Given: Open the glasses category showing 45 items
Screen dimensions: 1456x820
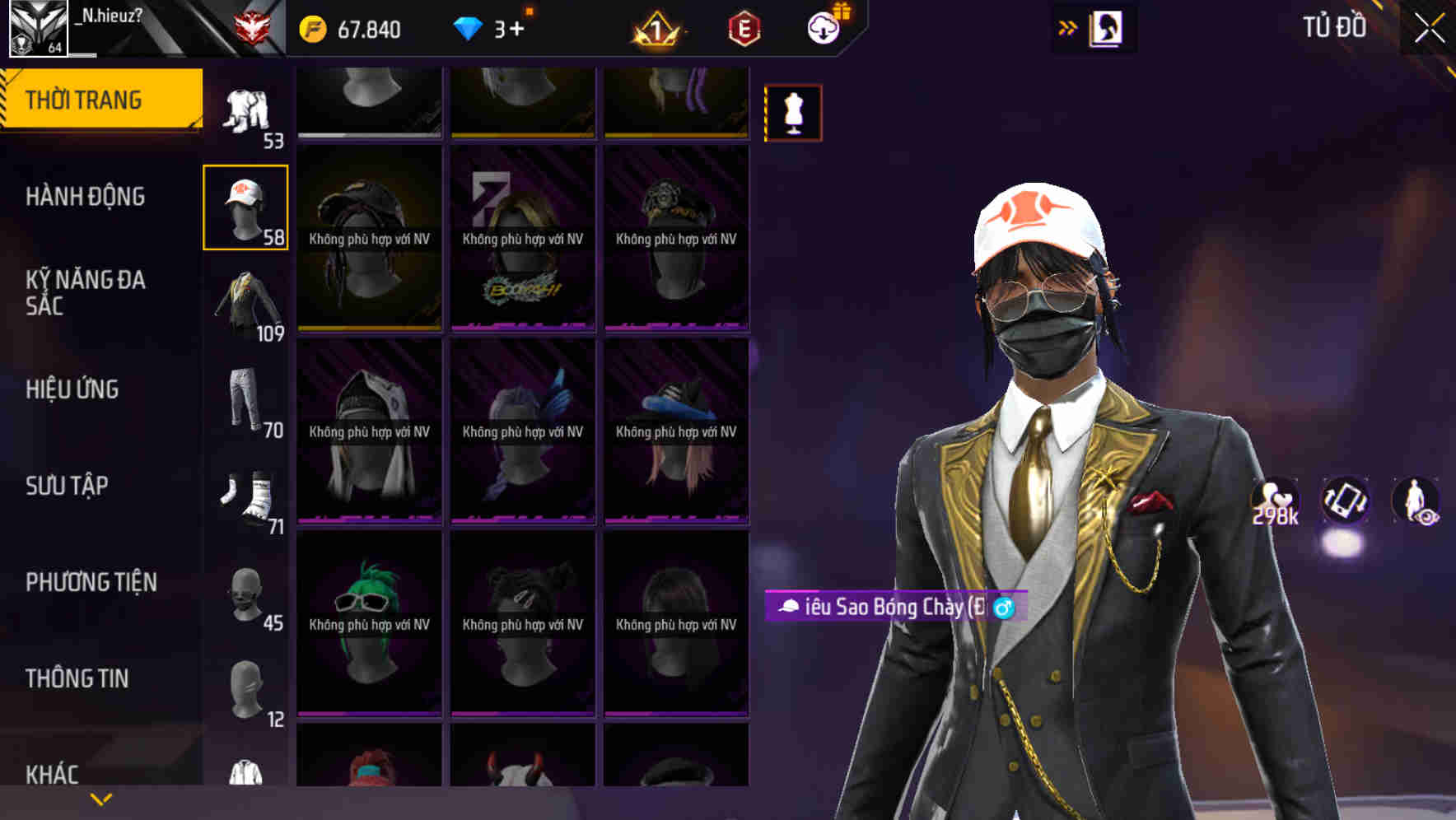Looking at the screenshot, I should pyautogui.click(x=245, y=591).
